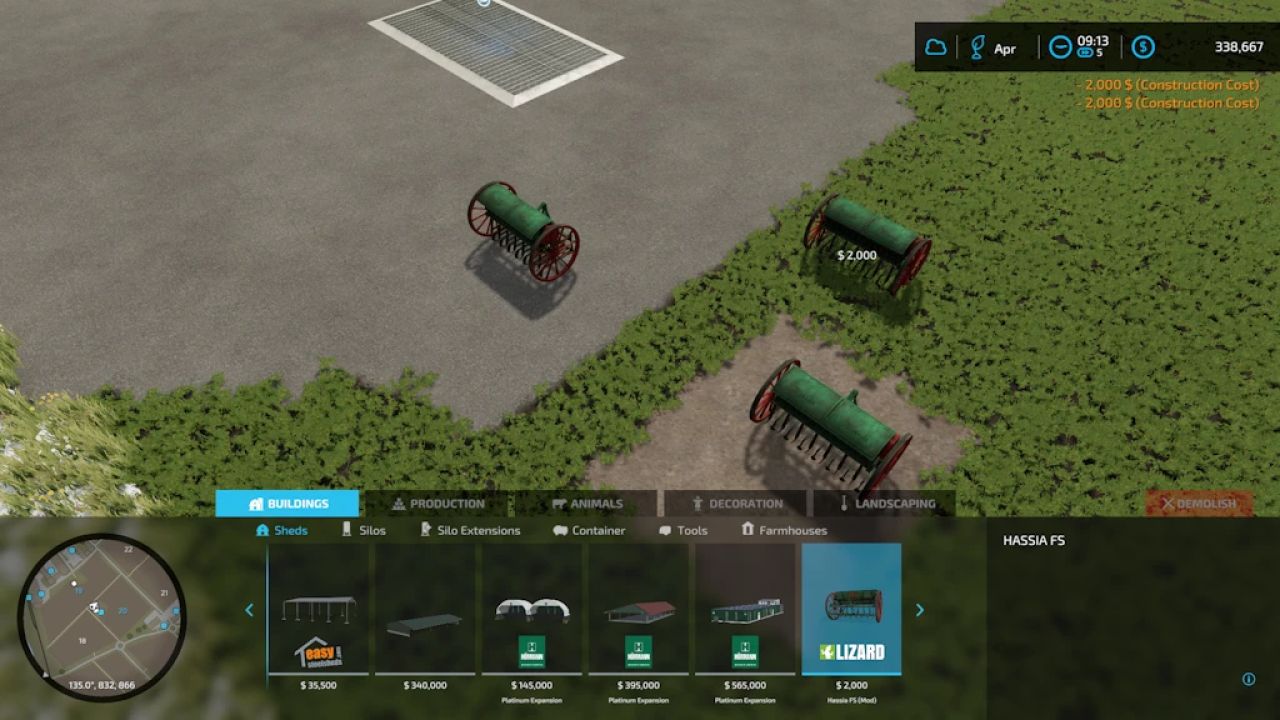Choose the $340,000 shed item
Viewport: 1280px width, 720px height.
425,610
